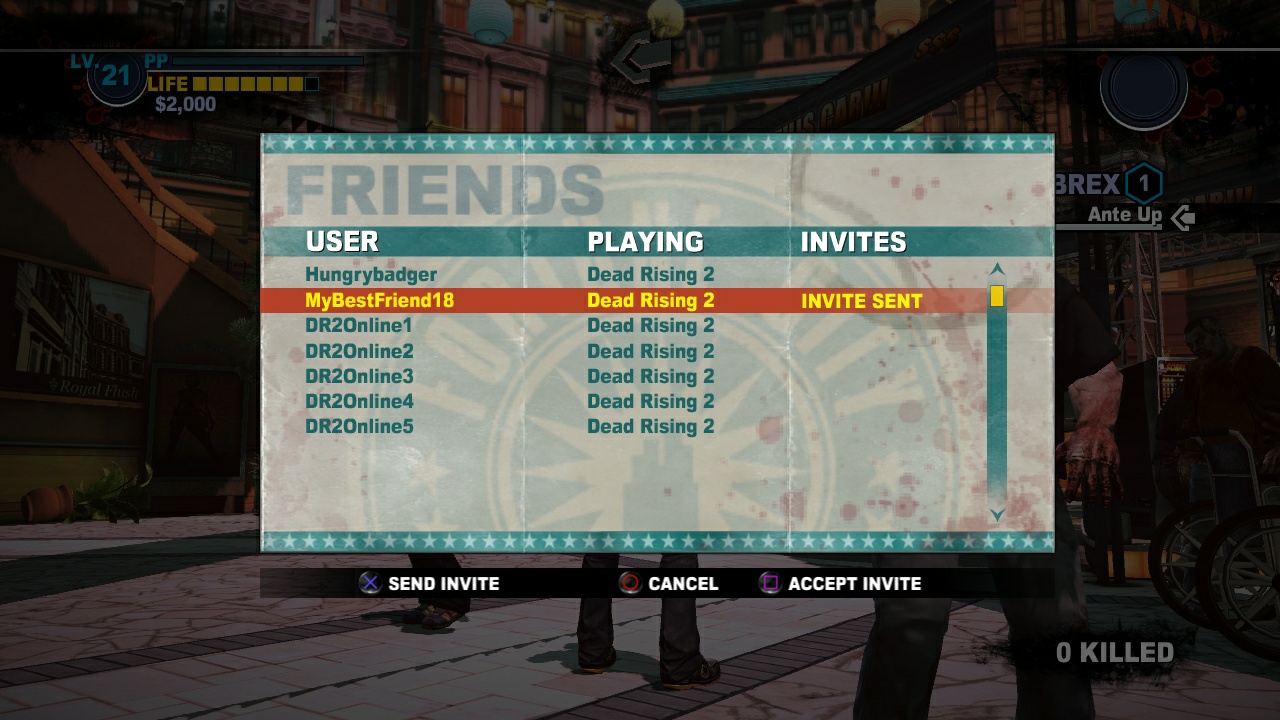Viewport: 1280px width, 720px height.
Task: Click the PP label icon above life bar
Action: coord(155,60)
